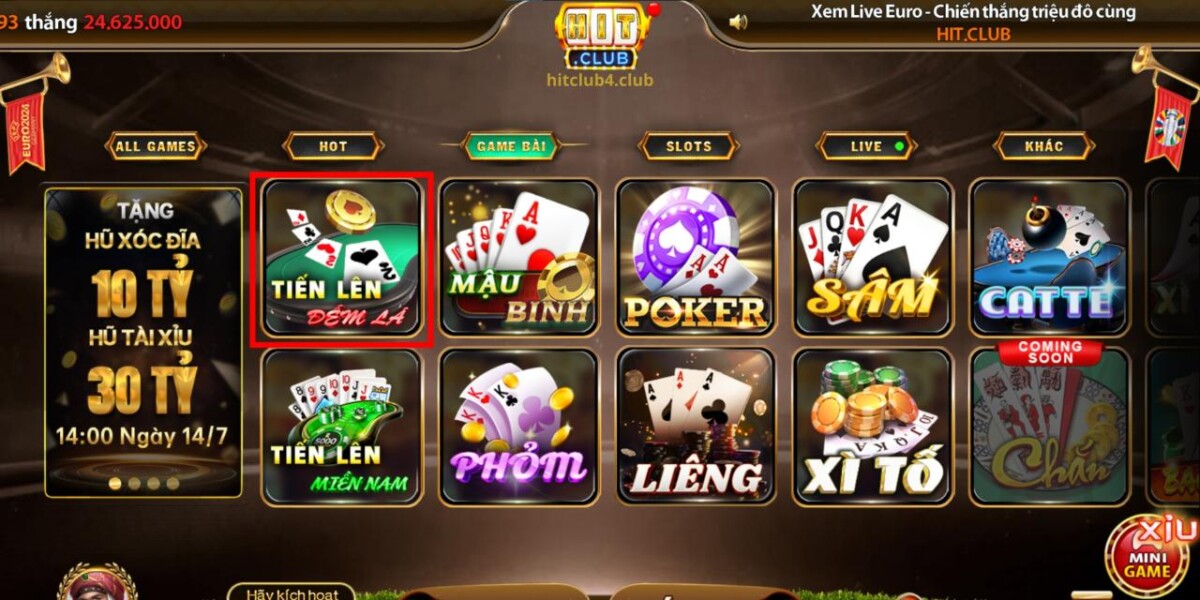Play Tiến Lên Miền Nam
The height and width of the screenshot is (600, 1200).
coord(342,427)
